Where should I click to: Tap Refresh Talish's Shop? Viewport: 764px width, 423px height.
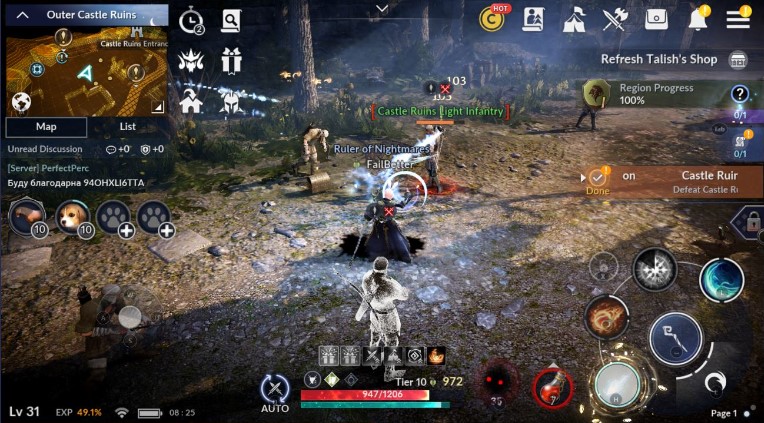point(659,59)
